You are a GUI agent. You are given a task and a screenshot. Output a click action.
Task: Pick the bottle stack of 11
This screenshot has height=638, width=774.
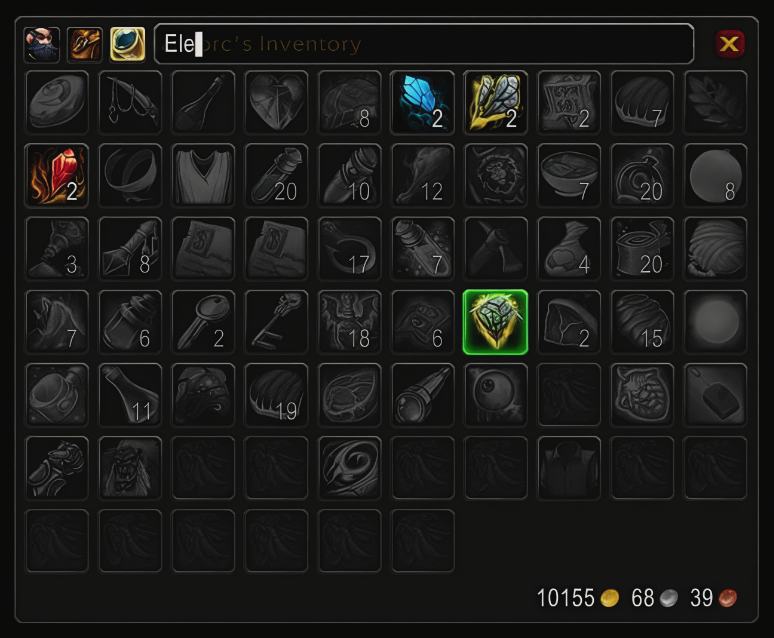(x=130, y=395)
